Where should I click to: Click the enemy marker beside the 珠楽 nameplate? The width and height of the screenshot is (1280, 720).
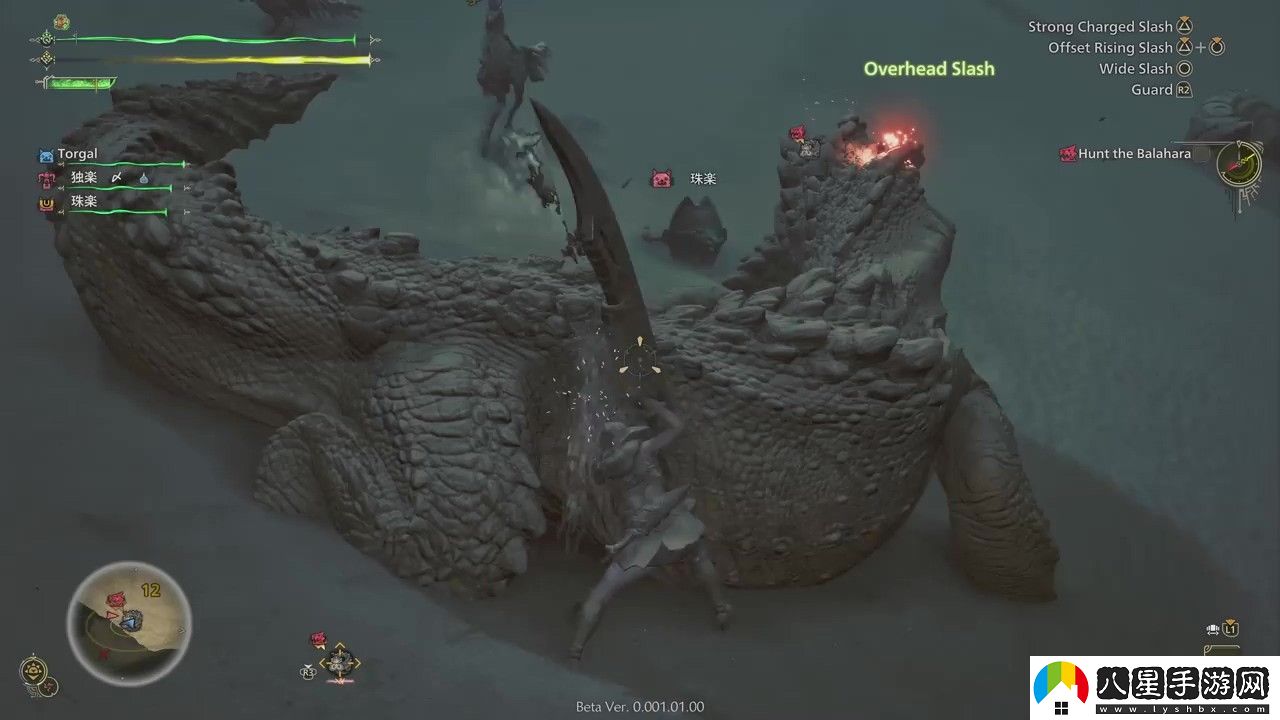tap(659, 178)
